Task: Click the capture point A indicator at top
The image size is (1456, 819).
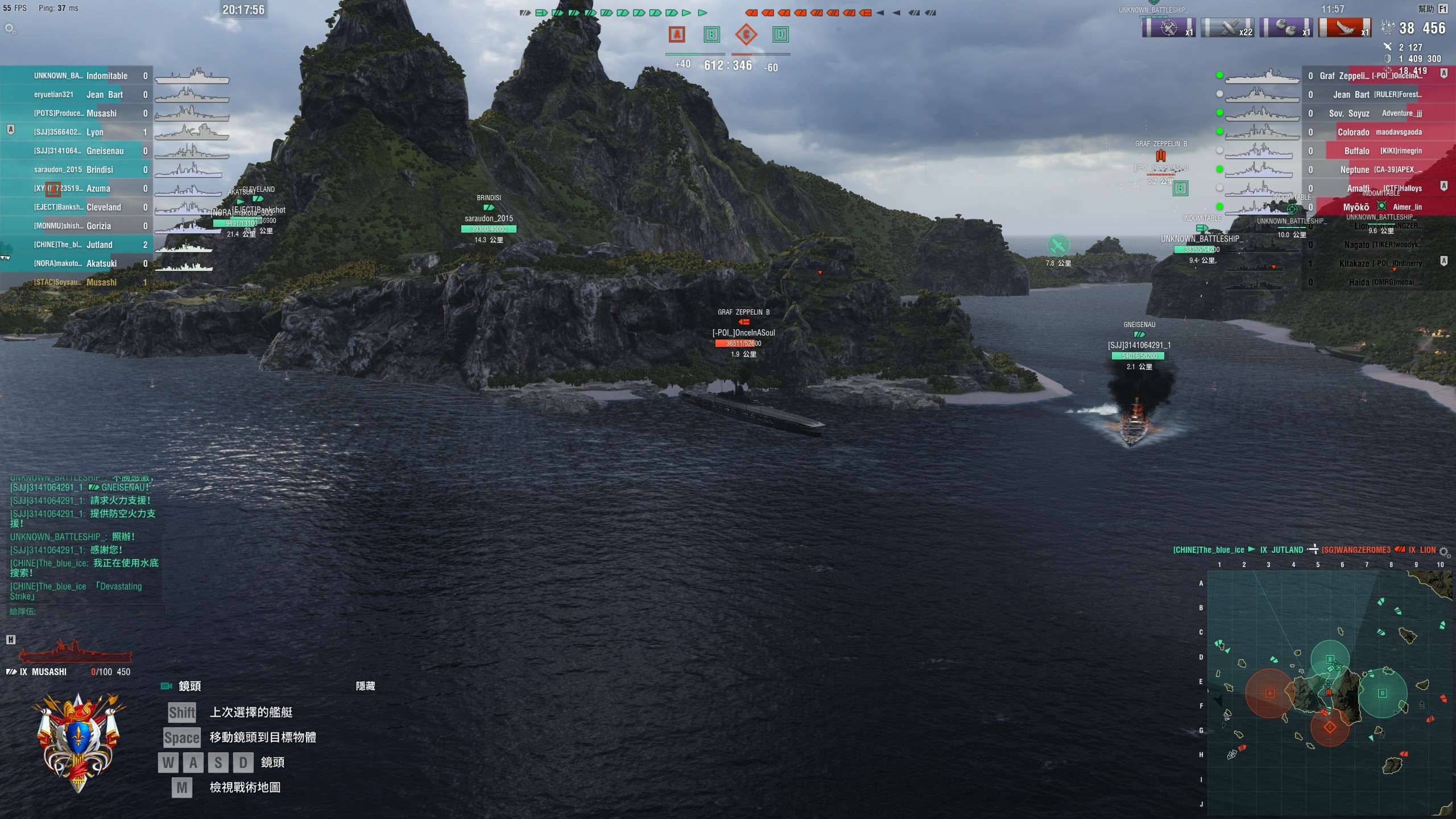Action: [677, 35]
